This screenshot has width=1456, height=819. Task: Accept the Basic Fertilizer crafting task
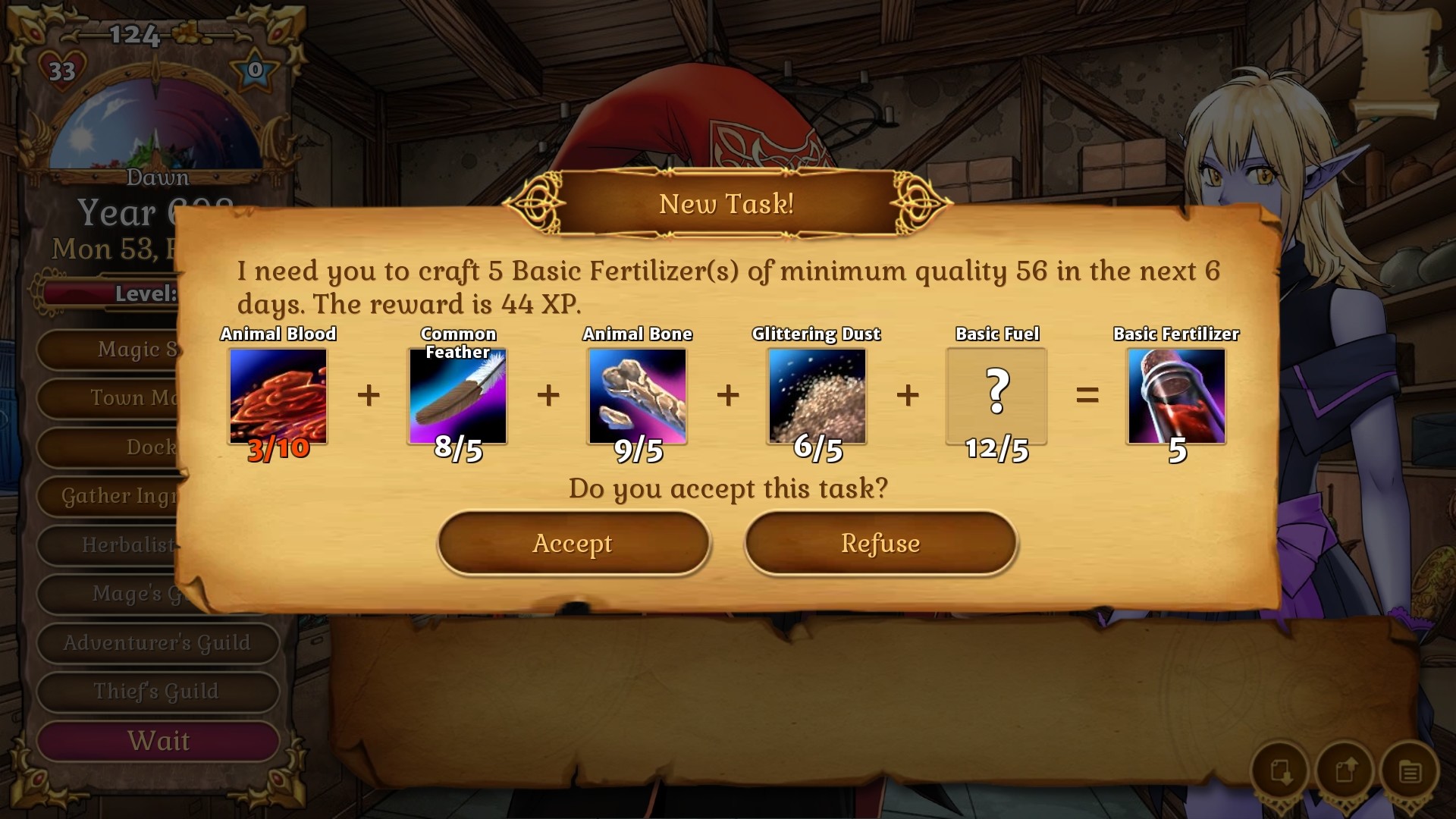tap(573, 543)
